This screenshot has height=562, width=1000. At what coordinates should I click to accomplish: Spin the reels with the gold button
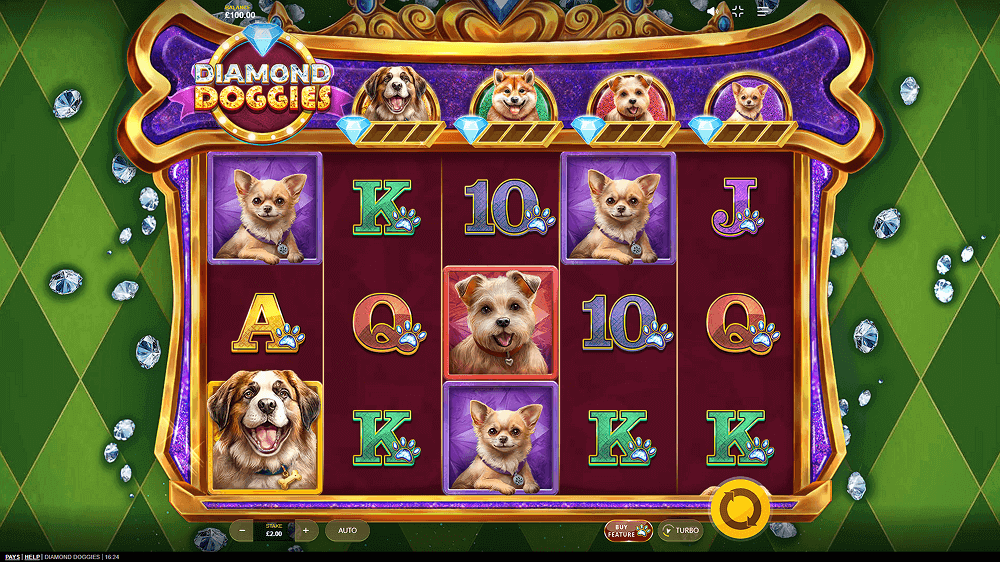pos(741,508)
